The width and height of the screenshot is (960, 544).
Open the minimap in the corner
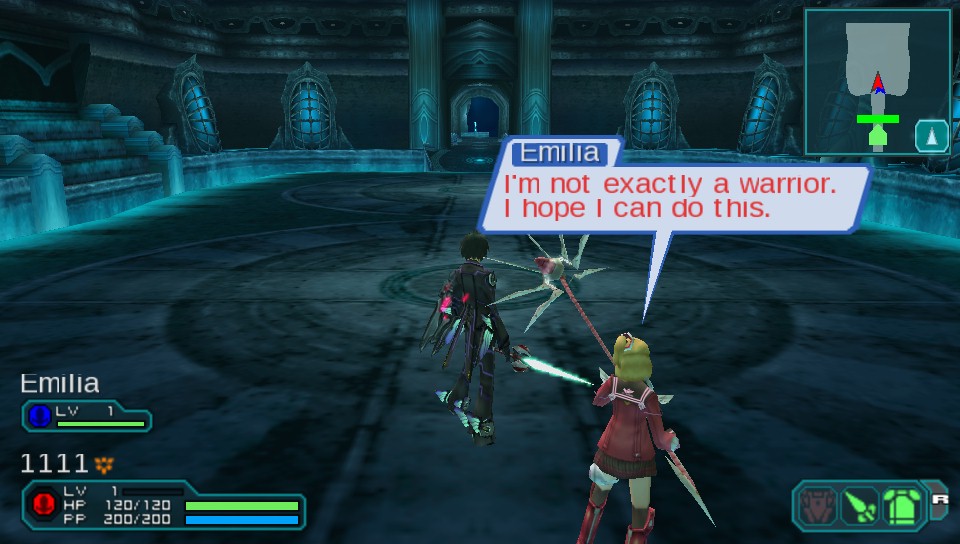click(x=876, y=82)
